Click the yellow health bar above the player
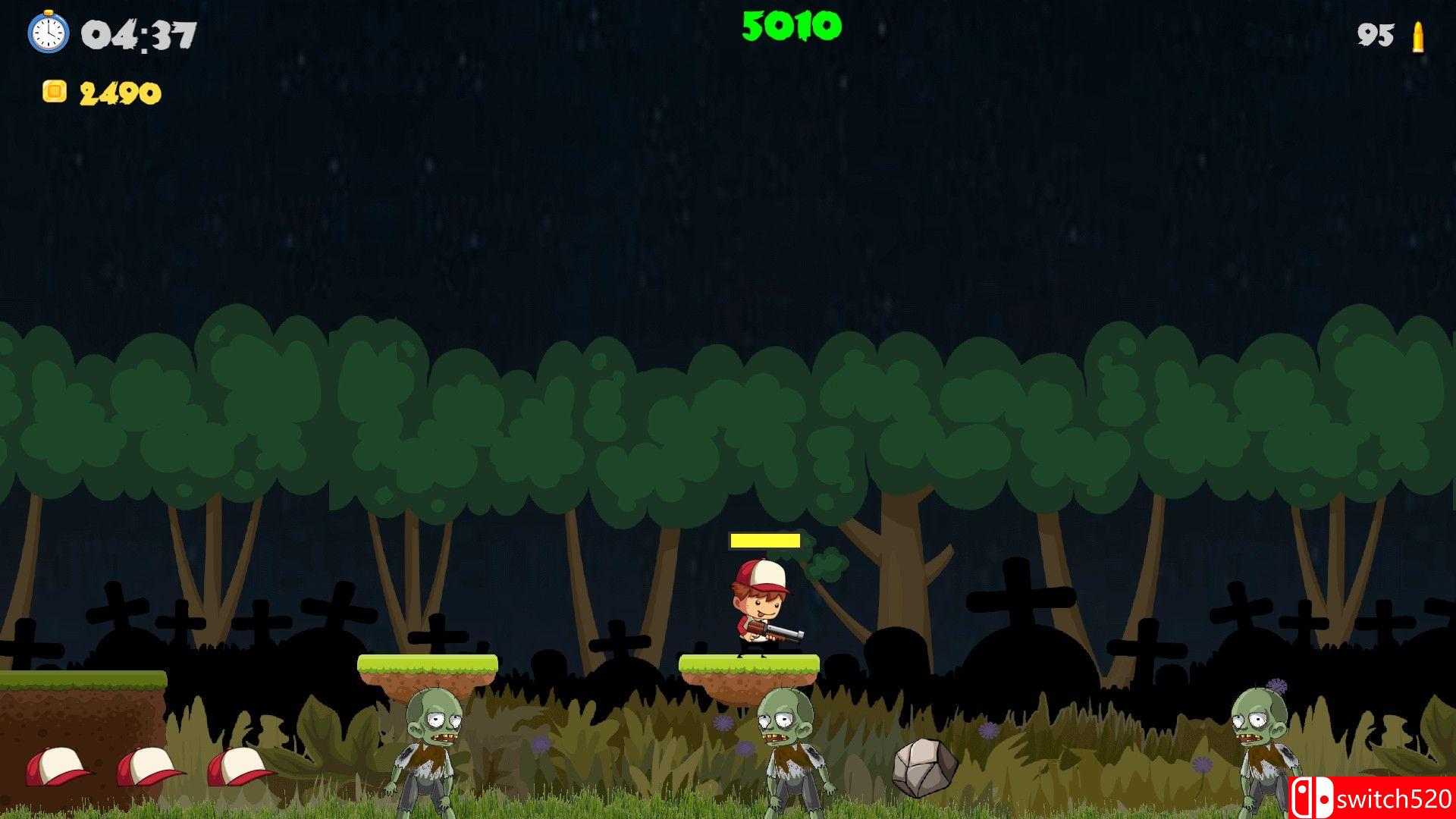The image size is (1456, 819). [x=764, y=541]
